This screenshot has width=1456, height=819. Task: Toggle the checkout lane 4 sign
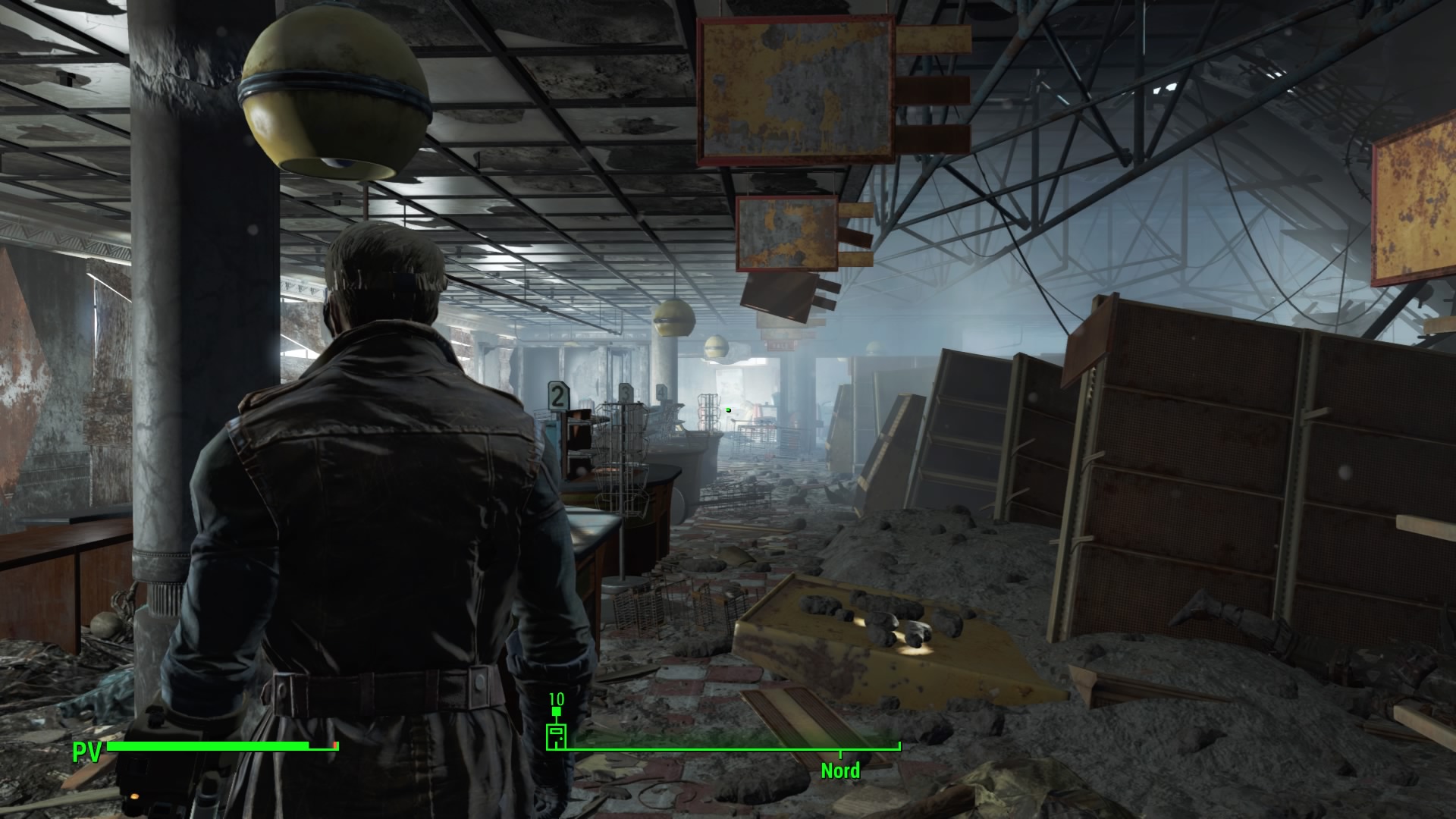point(661,392)
